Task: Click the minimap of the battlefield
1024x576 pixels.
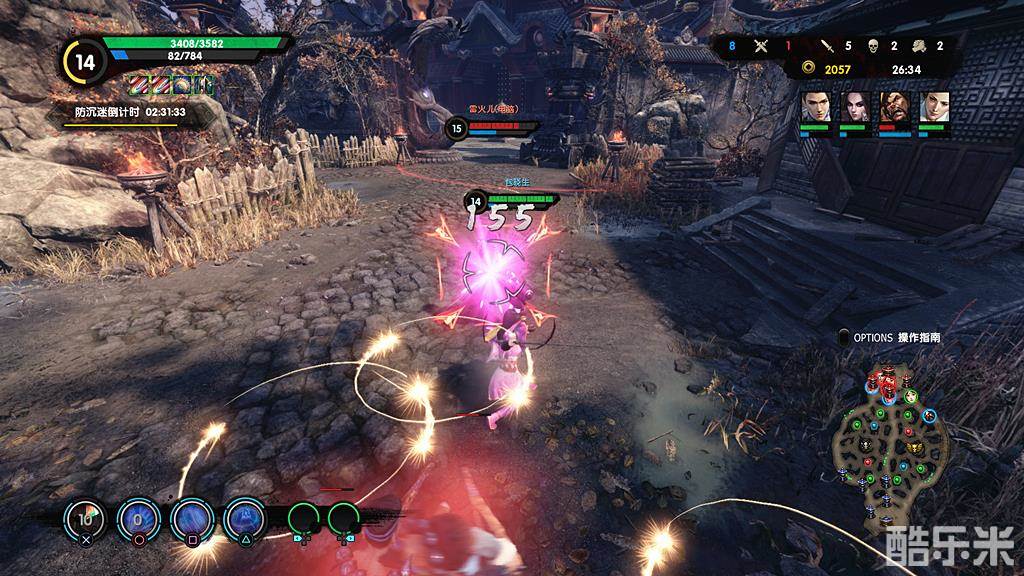Action: click(x=892, y=442)
